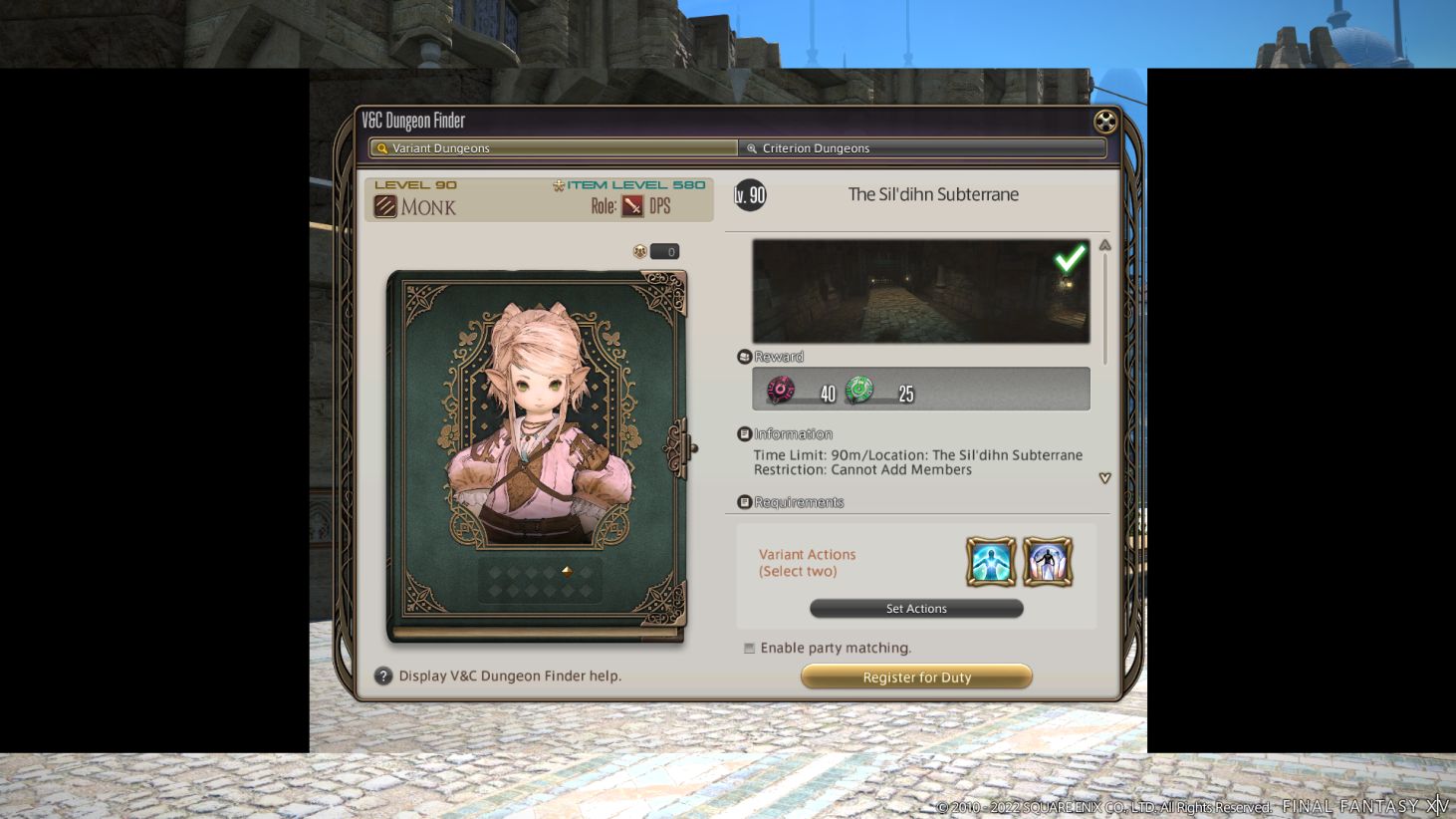Open the V&C Dungeon Finder help

(x=381, y=676)
